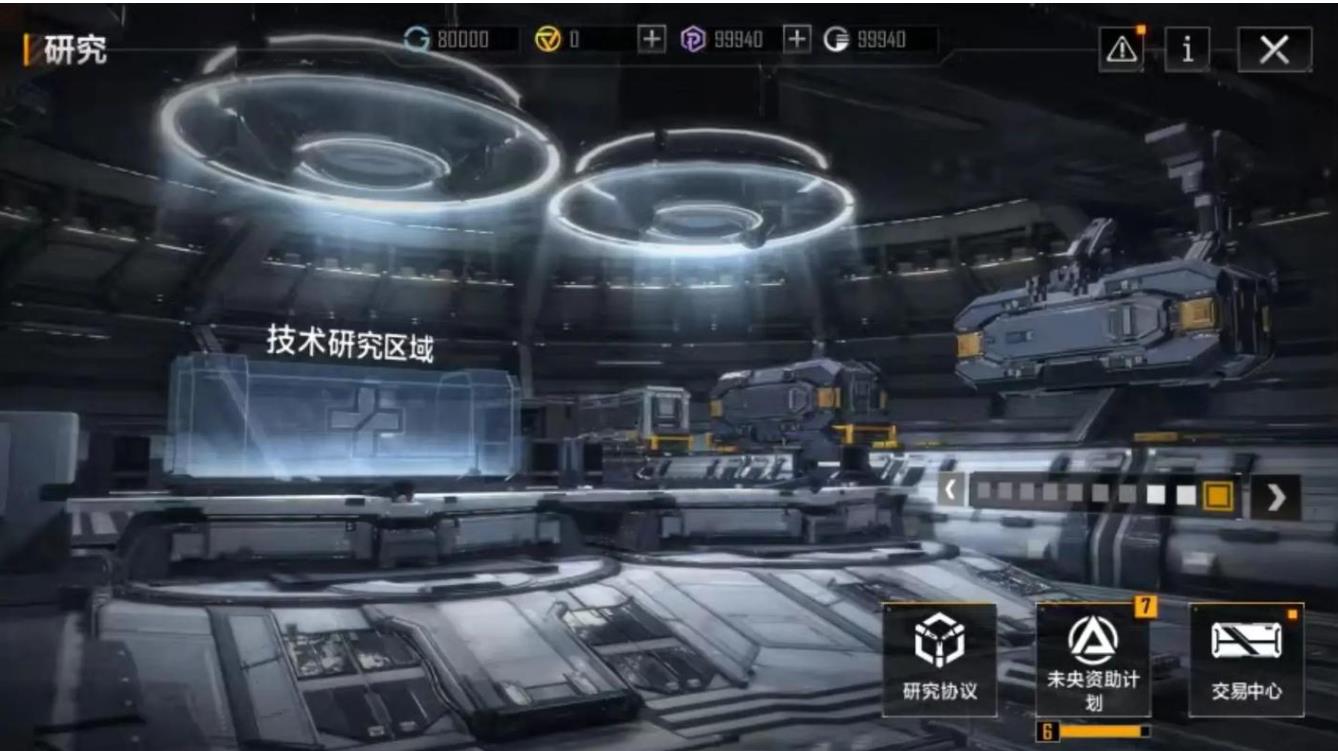This screenshot has height=751, width=1338.
Task: Open the 未央资助计划 funding plan
Action: pos(1093,659)
